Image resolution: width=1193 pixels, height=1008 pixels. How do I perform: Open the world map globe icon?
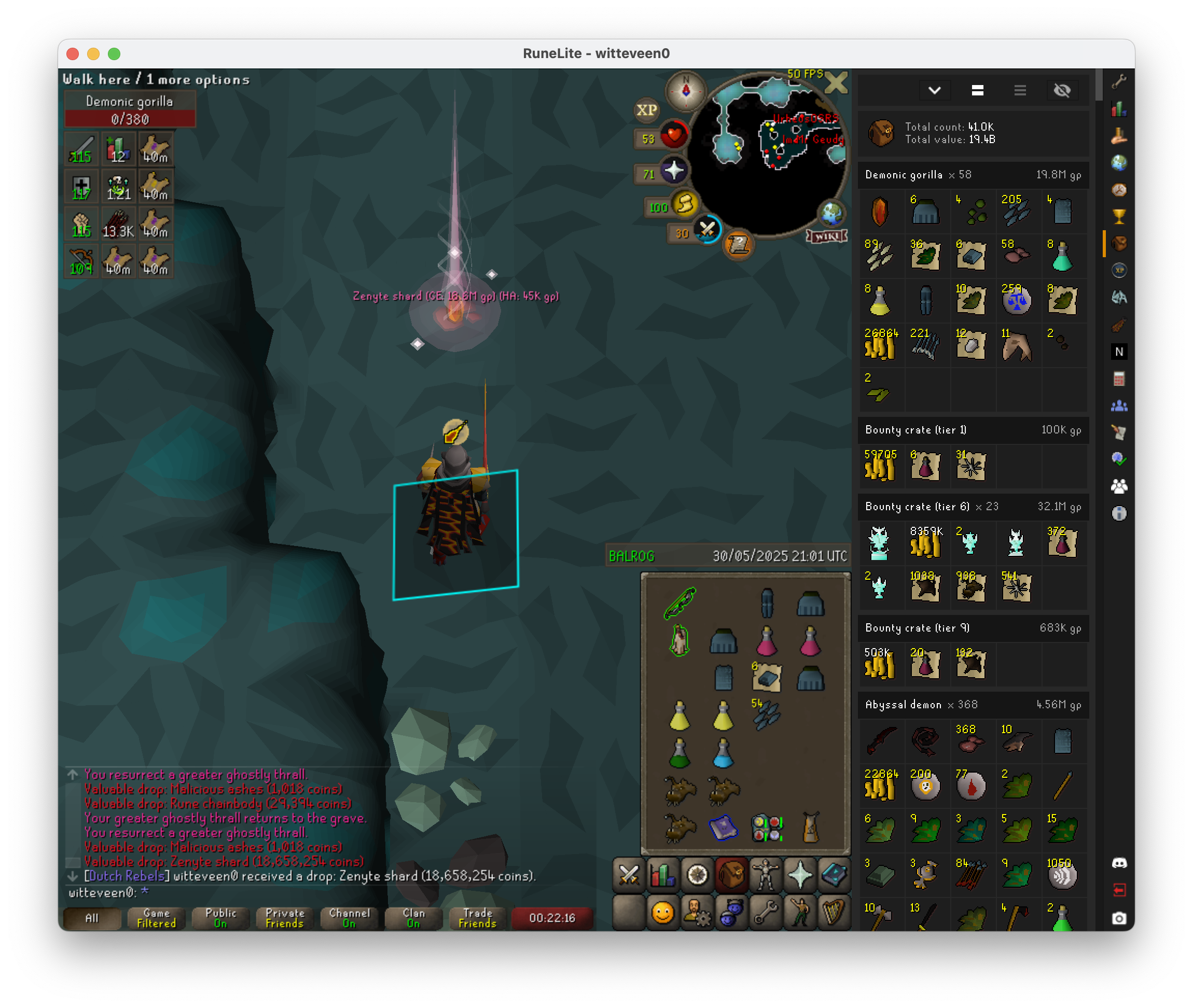point(831,214)
